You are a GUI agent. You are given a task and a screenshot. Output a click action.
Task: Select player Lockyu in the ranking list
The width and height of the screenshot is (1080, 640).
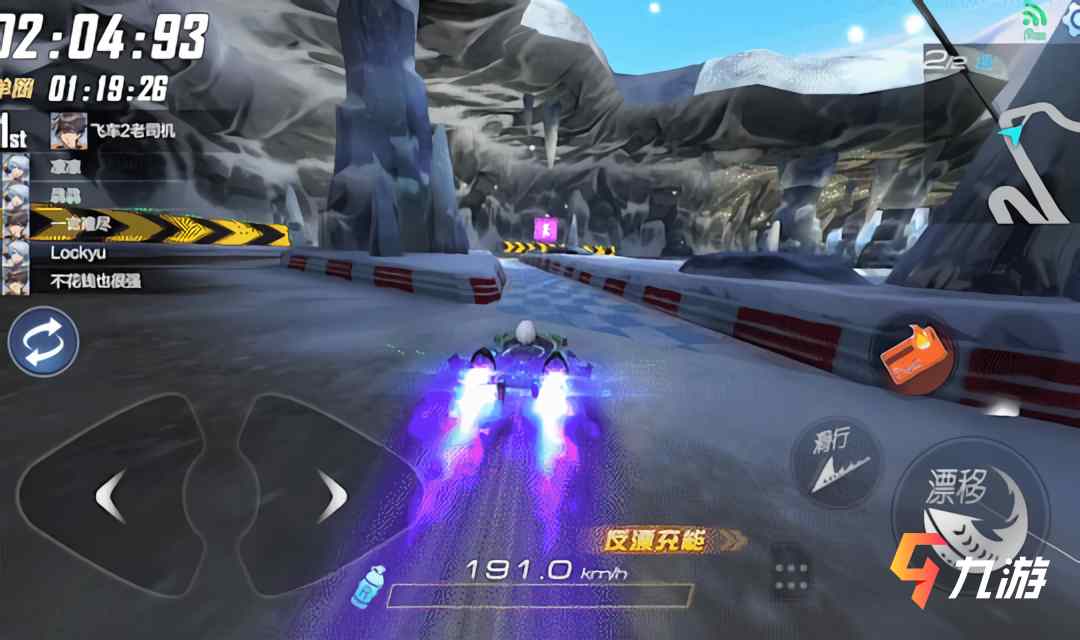click(x=78, y=253)
